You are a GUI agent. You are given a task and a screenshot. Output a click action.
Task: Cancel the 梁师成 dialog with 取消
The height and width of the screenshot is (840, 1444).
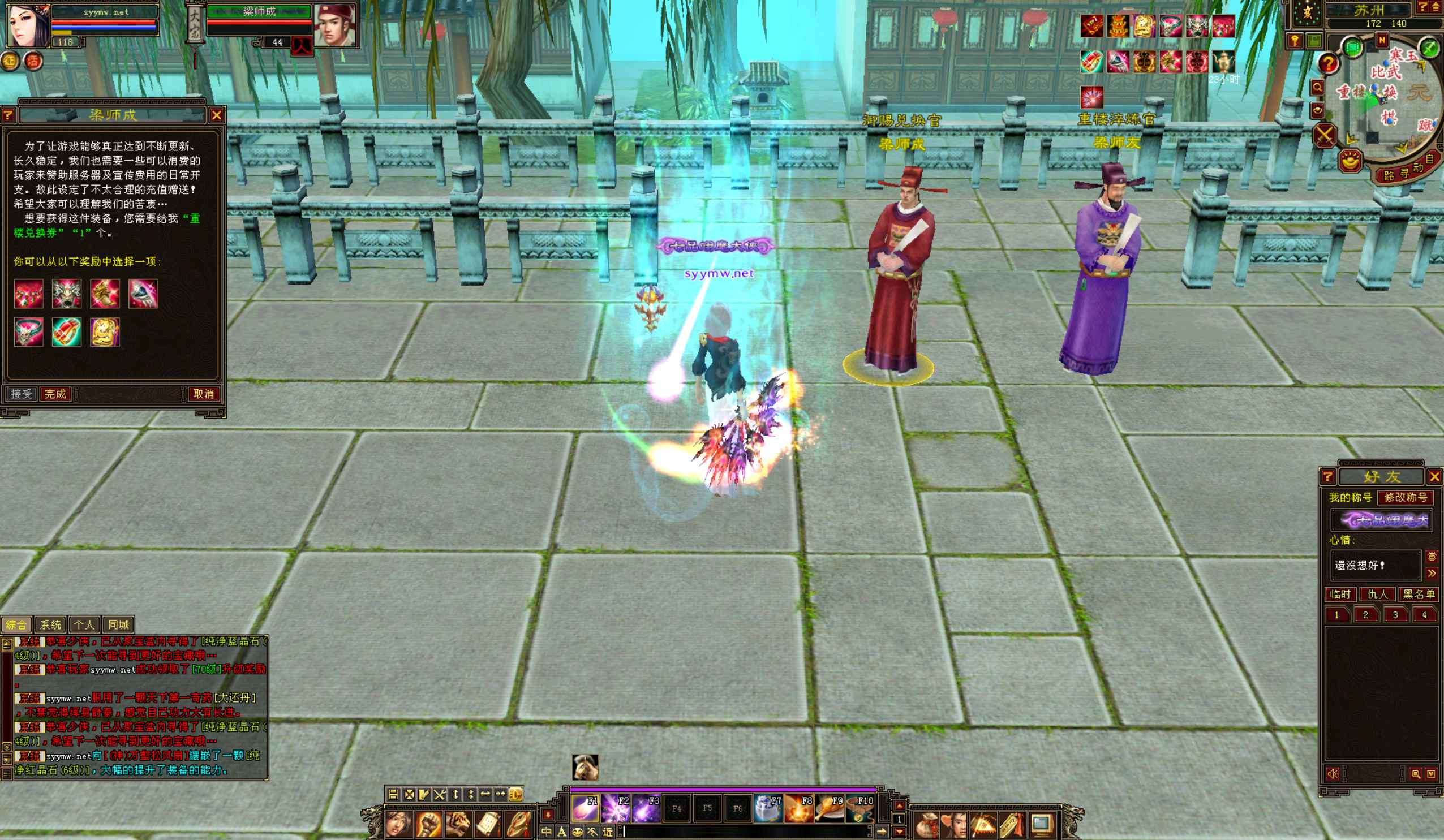204,394
